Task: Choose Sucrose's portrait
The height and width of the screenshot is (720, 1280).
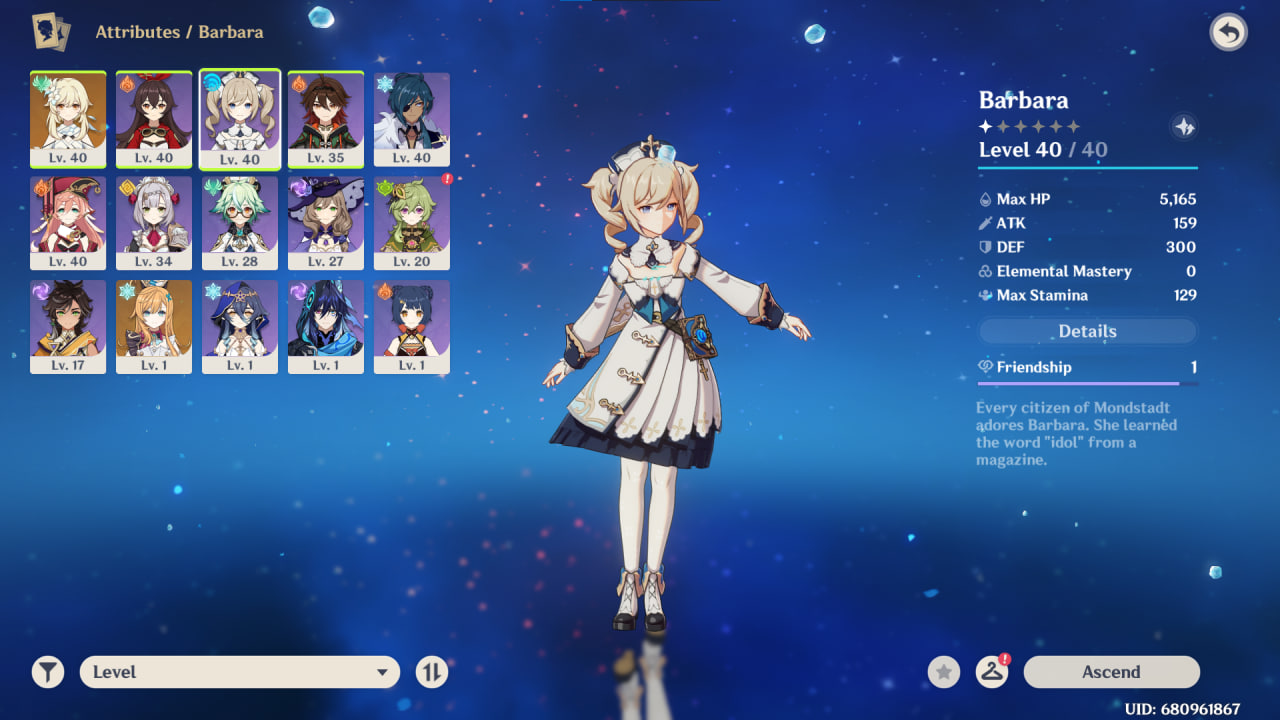Action: [x=240, y=223]
